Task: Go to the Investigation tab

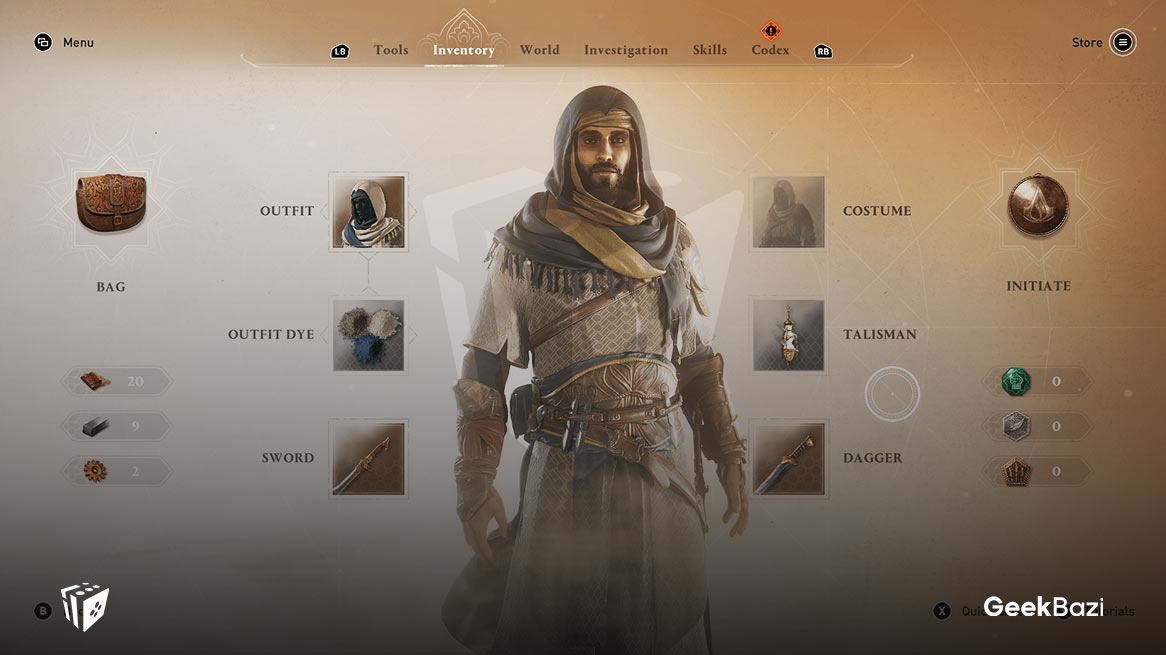Action: (x=626, y=50)
